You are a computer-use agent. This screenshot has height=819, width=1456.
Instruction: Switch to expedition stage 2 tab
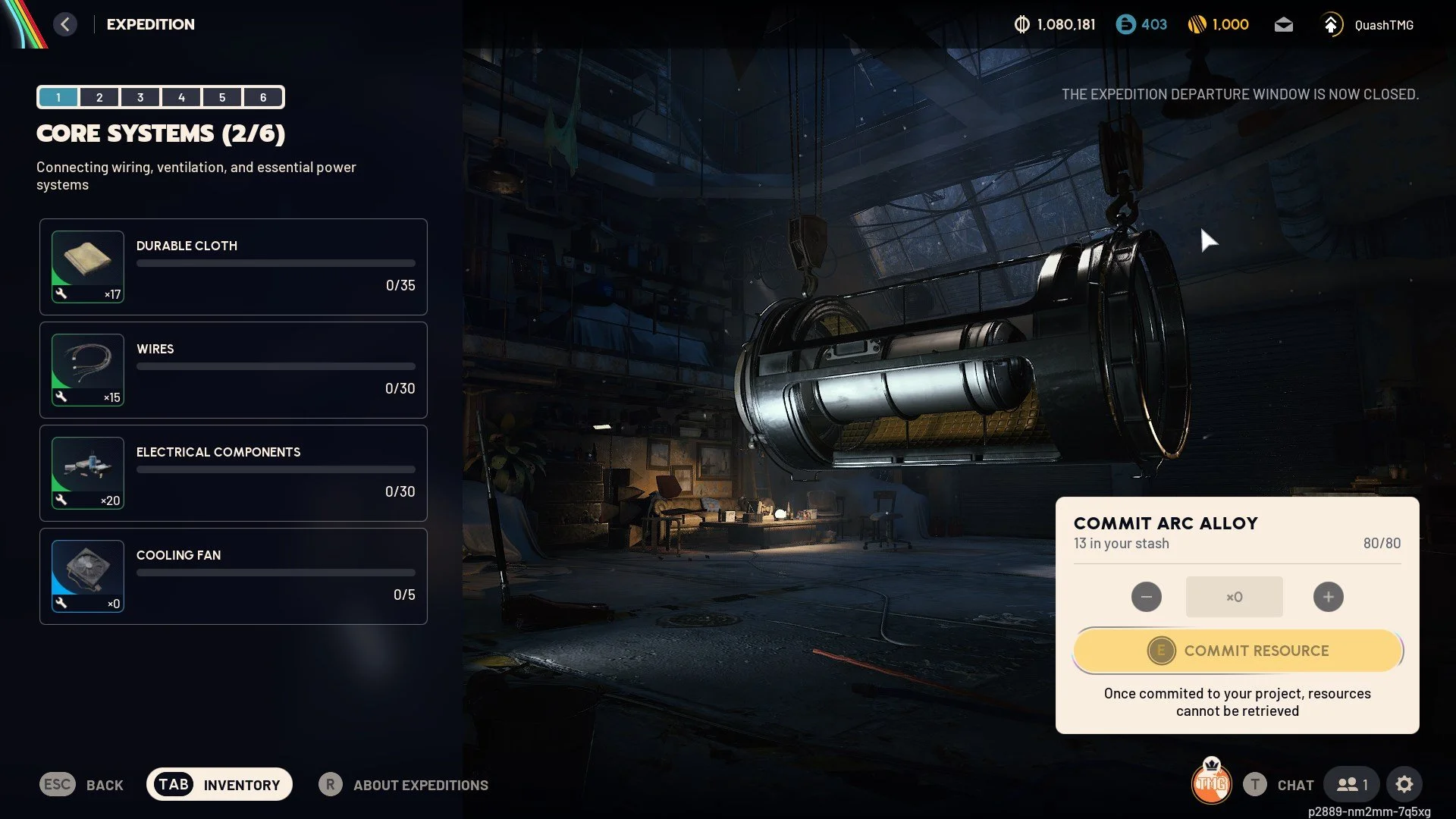(x=99, y=97)
